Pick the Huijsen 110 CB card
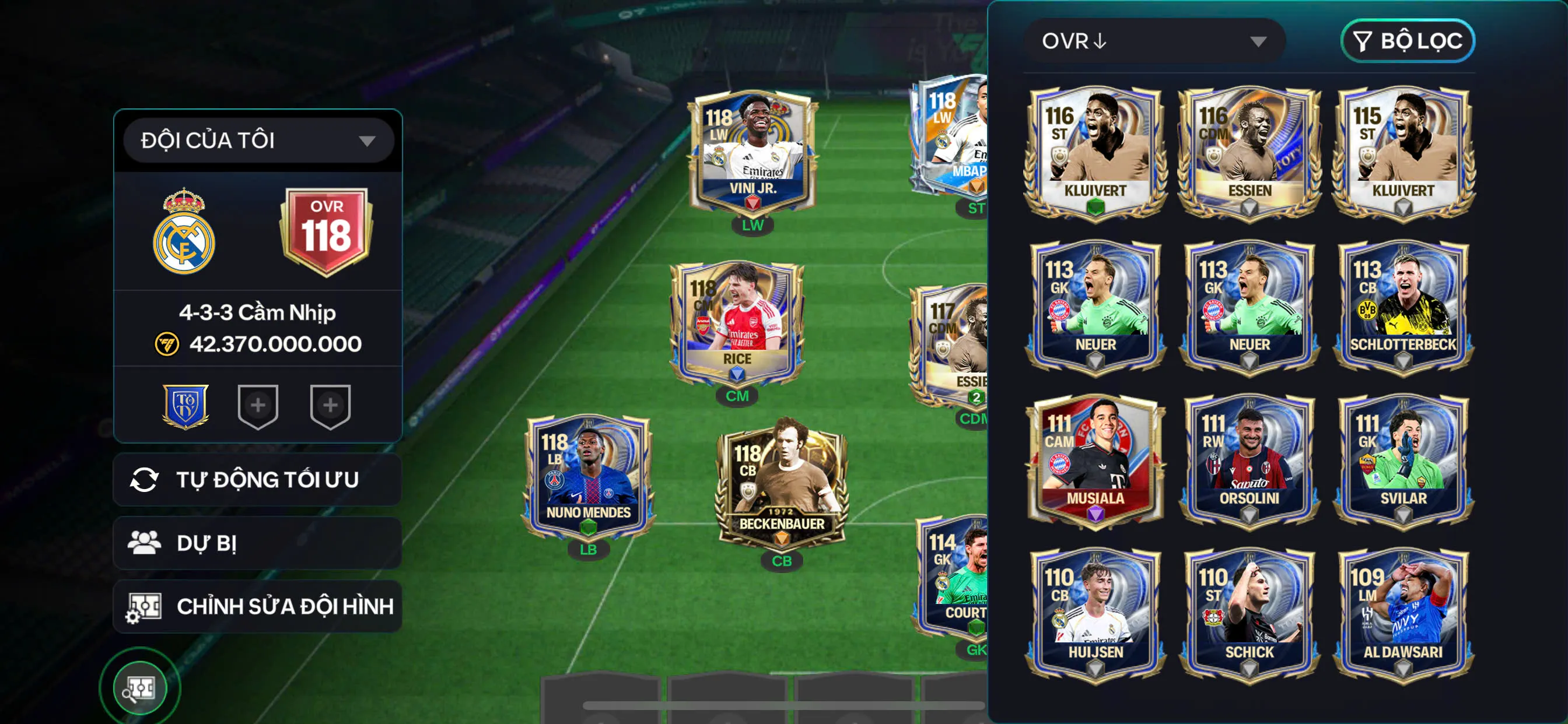 (x=1095, y=614)
